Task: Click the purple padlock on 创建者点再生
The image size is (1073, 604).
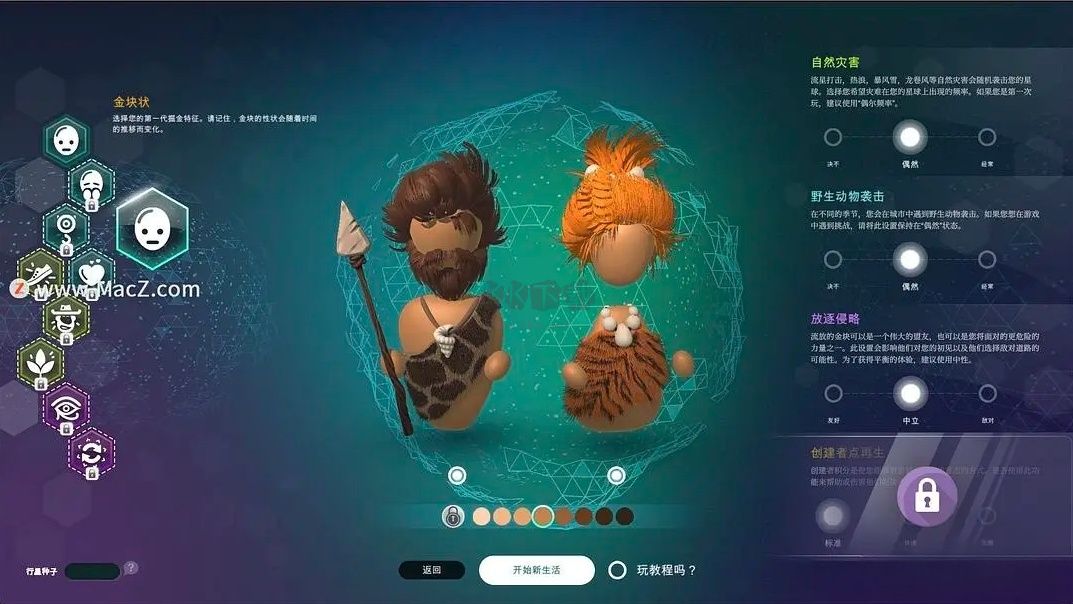Action: click(927, 496)
